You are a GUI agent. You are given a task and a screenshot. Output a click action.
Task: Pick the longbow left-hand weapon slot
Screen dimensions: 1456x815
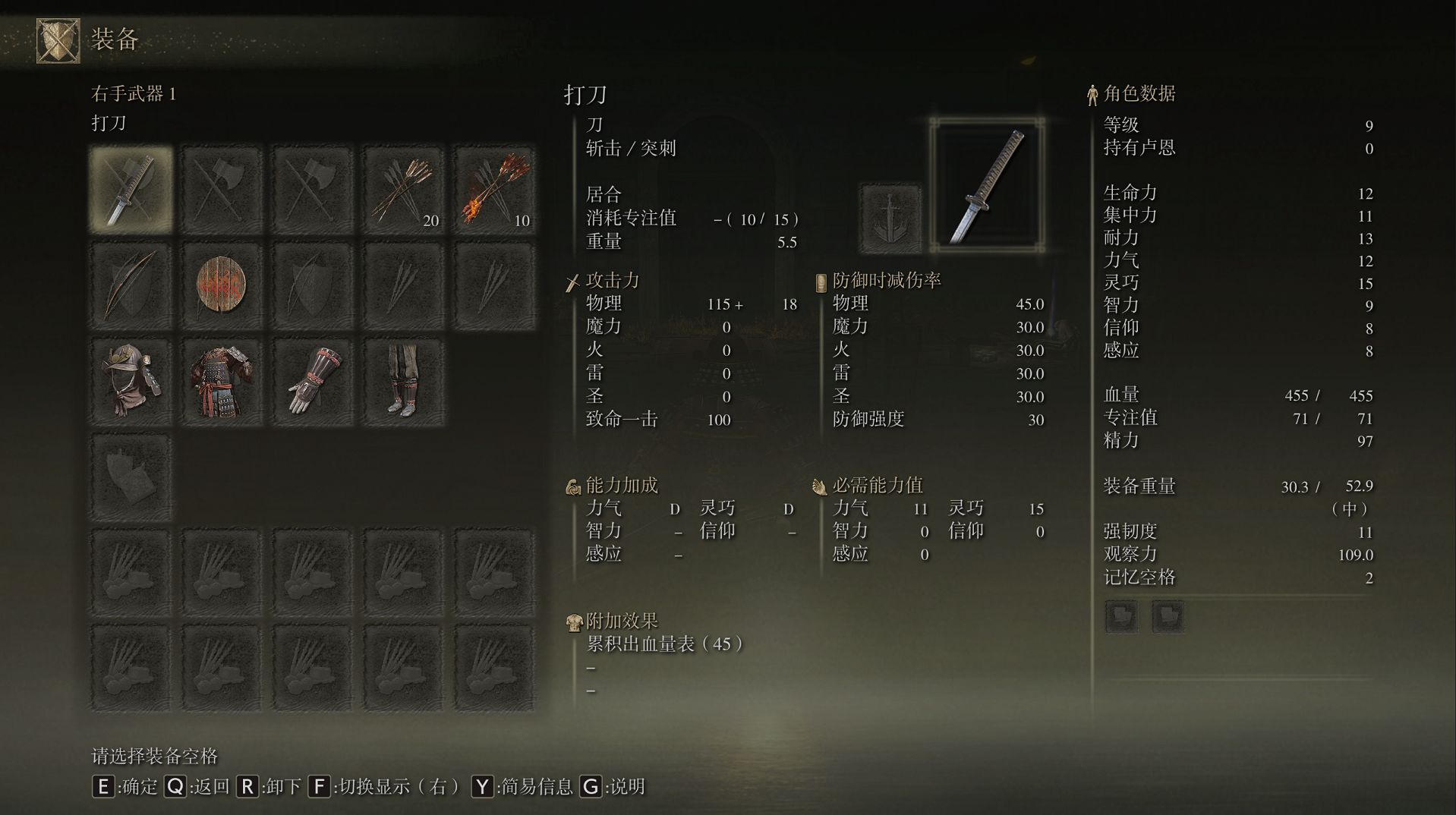131,285
